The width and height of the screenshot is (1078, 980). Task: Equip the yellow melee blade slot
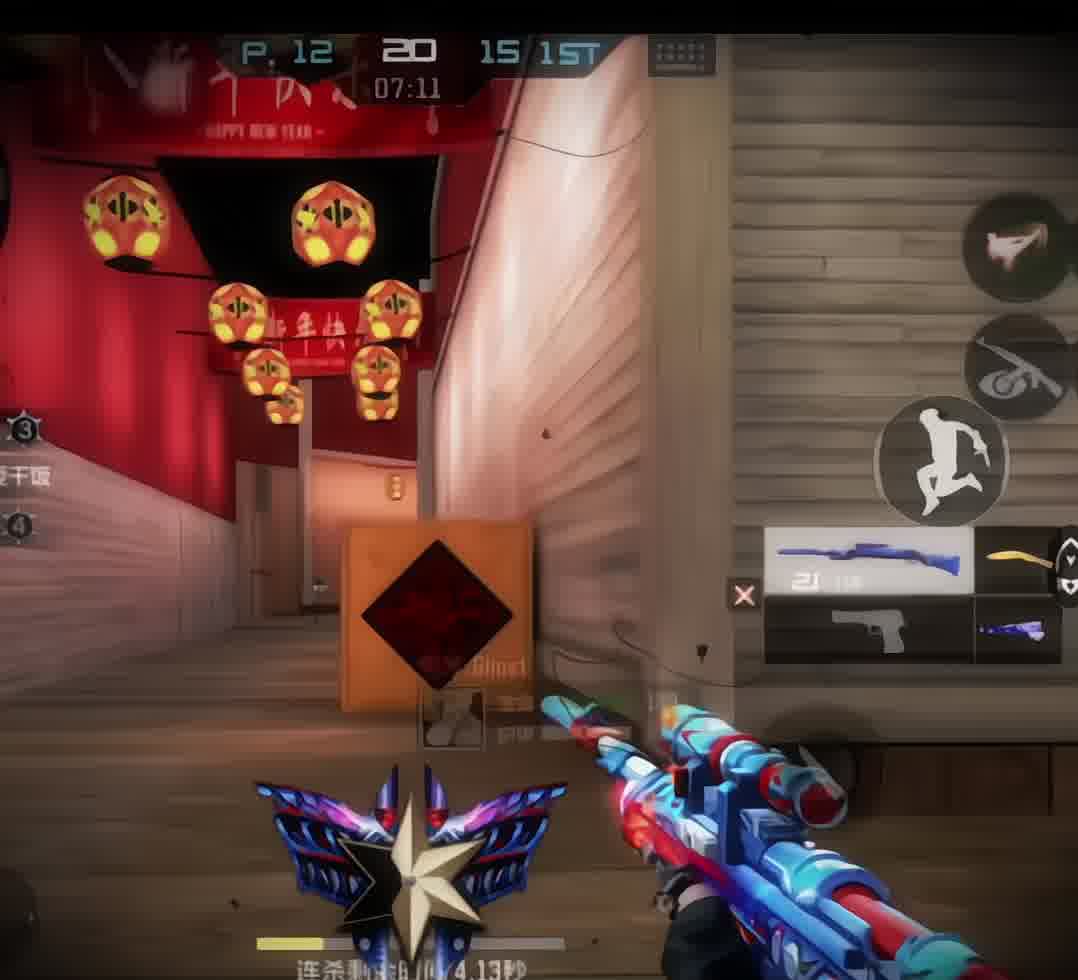[x=1014, y=560]
